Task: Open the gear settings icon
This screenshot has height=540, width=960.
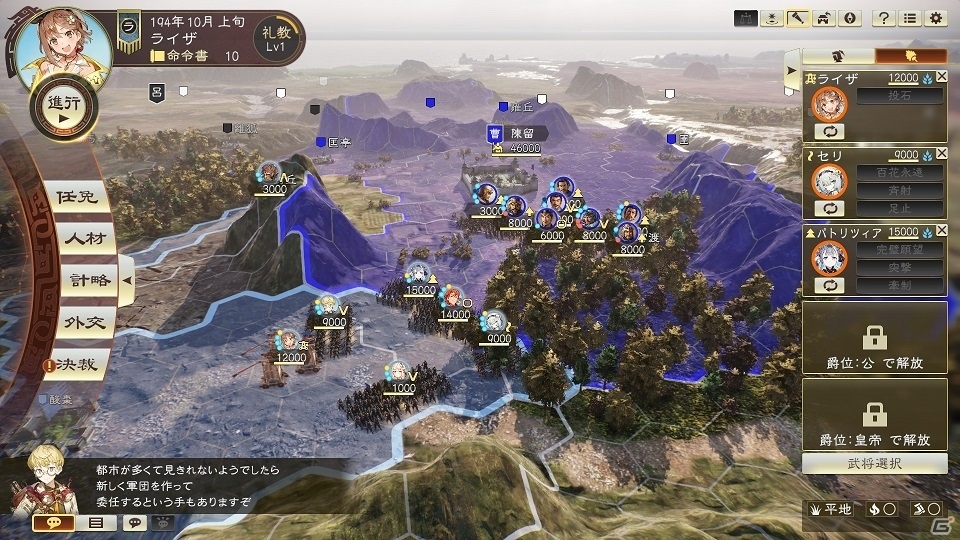Action: coord(935,18)
